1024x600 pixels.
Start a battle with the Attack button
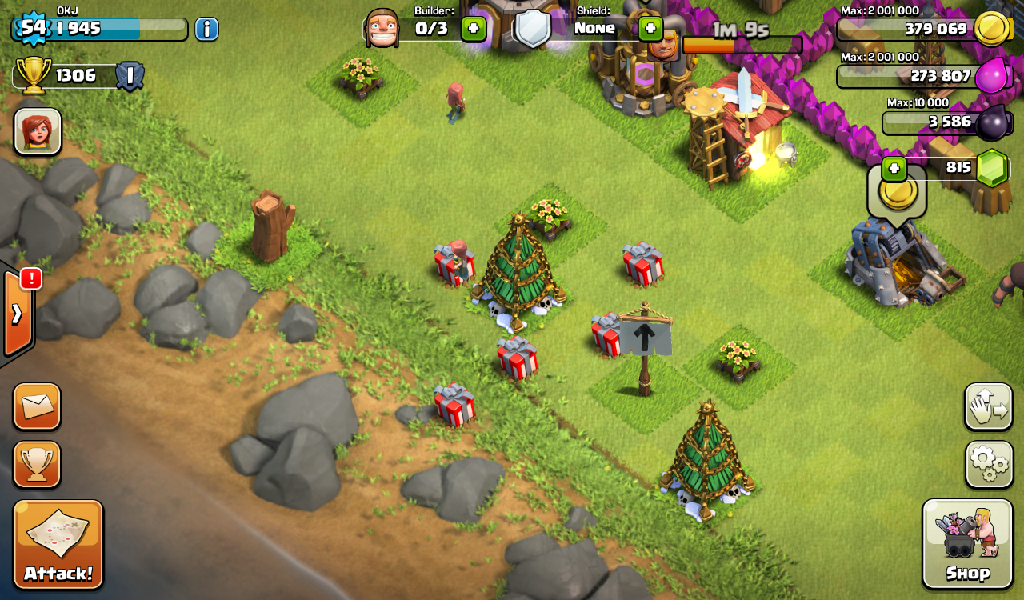click(x=58, y=543)
